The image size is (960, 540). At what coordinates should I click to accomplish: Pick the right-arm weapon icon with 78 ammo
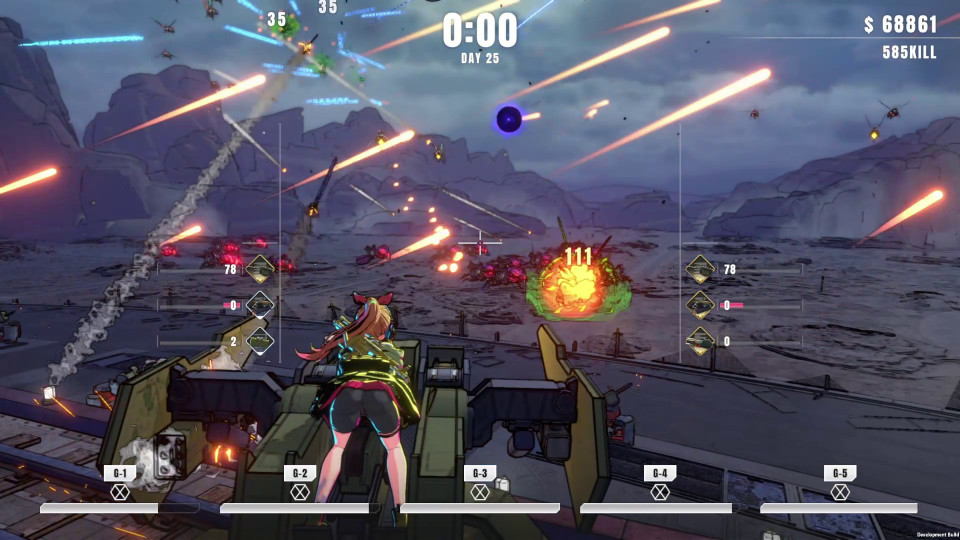click(700, 269)
